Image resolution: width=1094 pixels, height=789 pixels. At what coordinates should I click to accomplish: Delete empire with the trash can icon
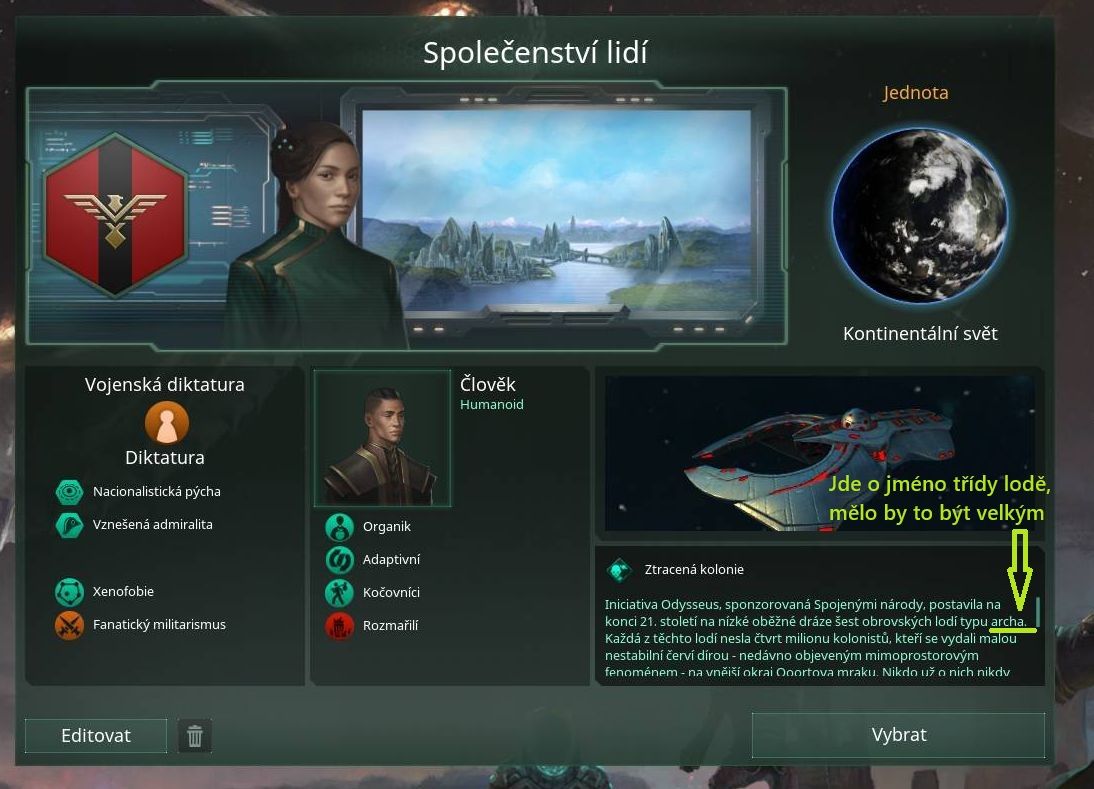tap(195, 737)
